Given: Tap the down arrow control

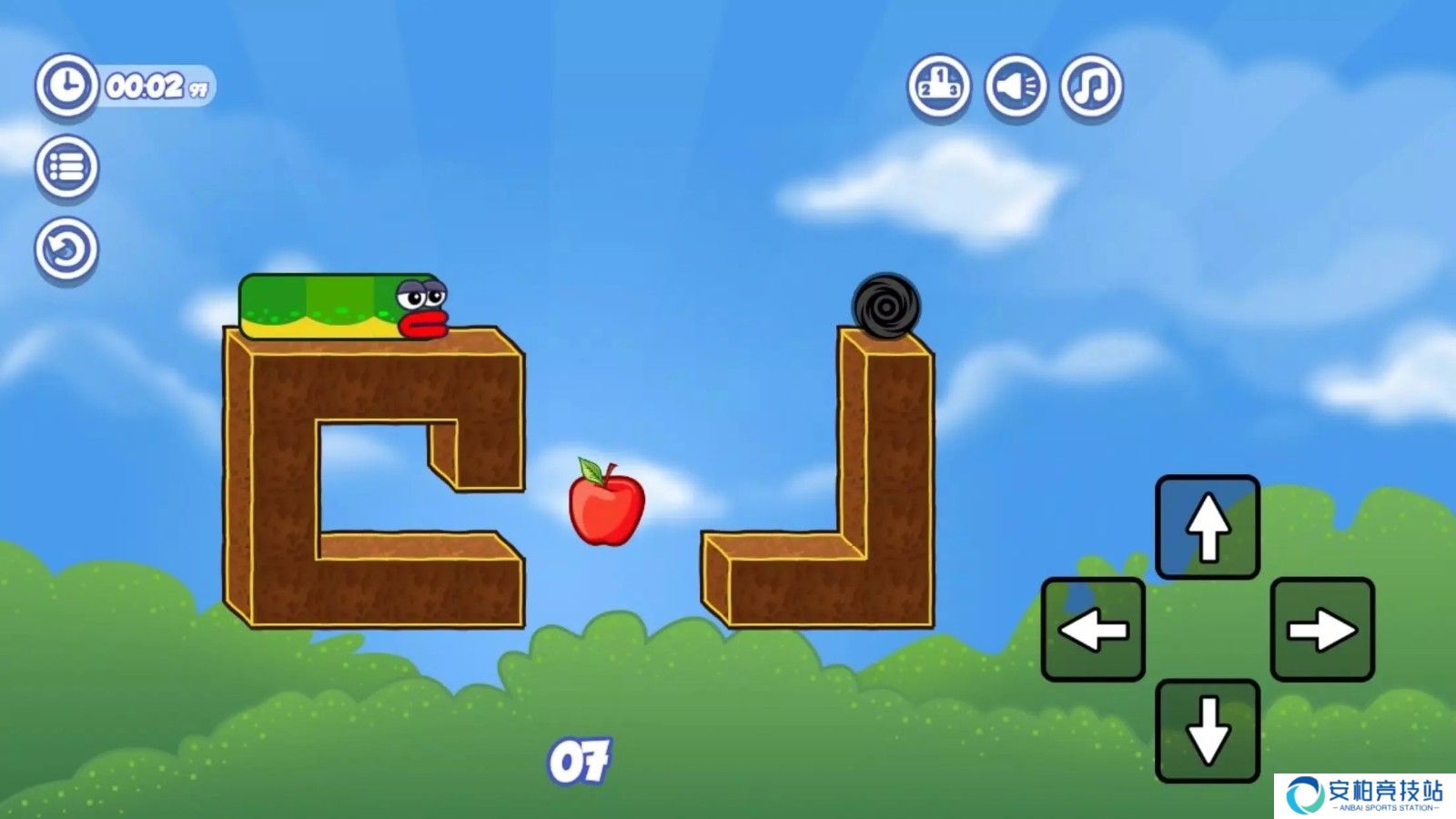Looking at the screenshot, I should pyautogui.click(x=1208, y=731).
